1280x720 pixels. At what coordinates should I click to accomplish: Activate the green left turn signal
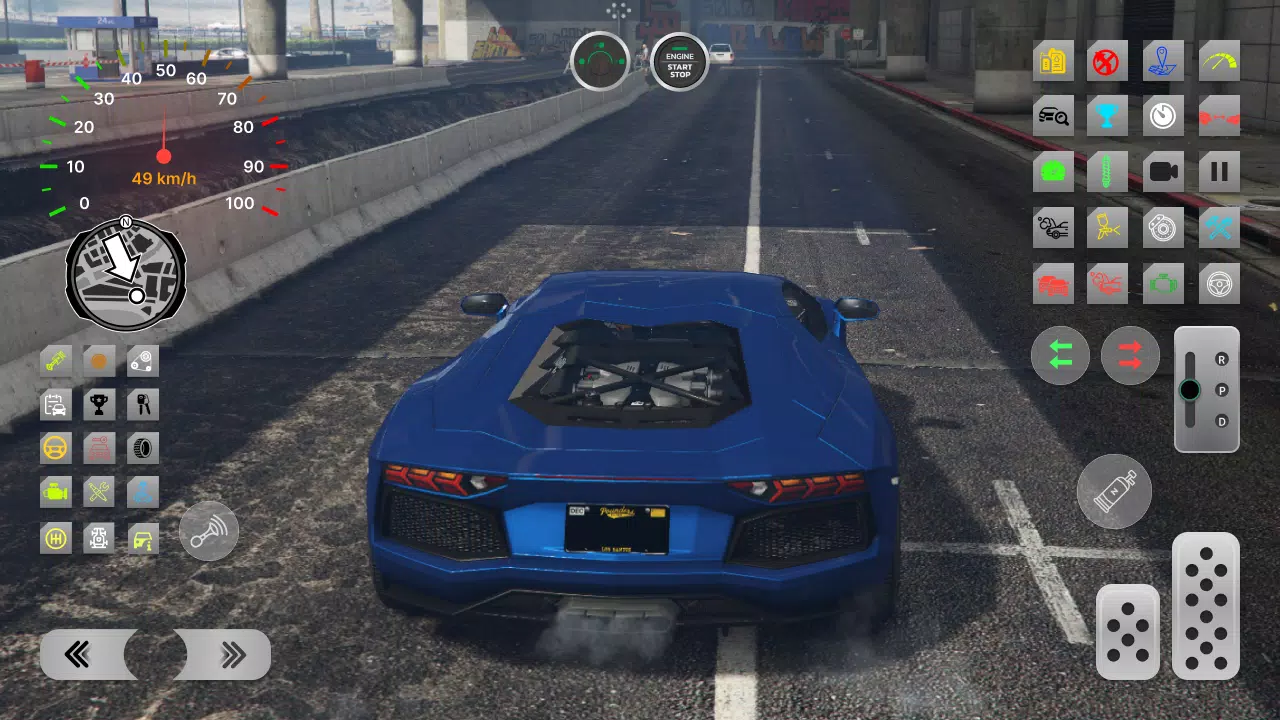click(1060, 355)
